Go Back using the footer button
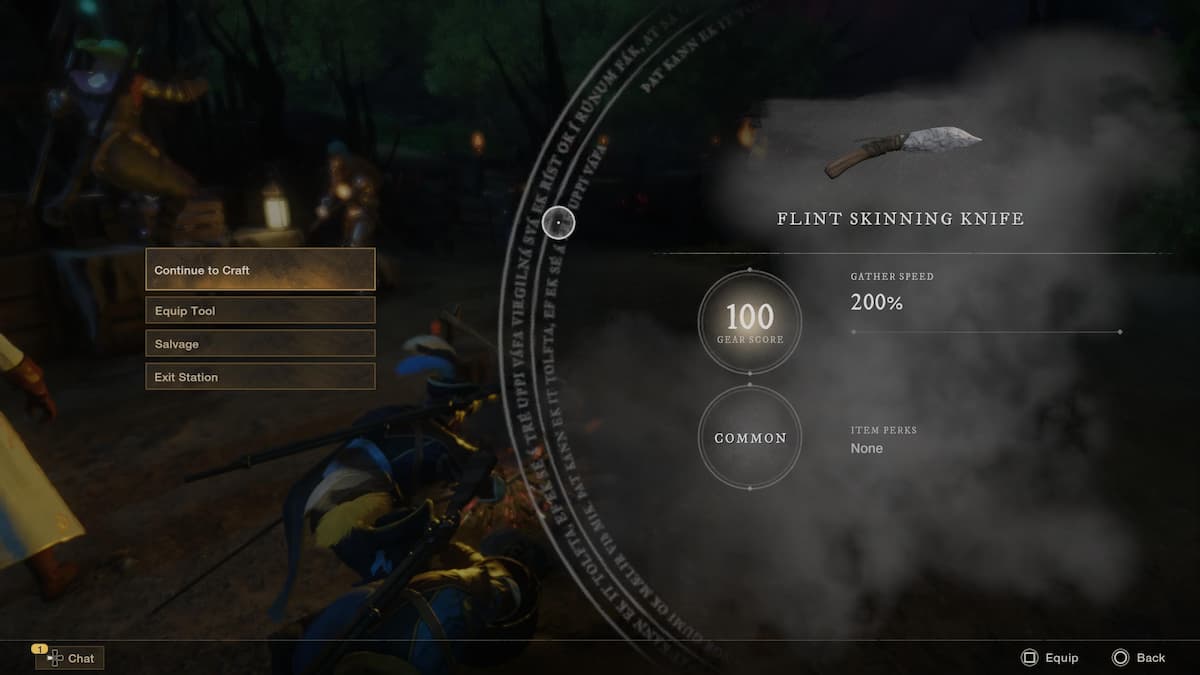 (x=1139, y=658)
